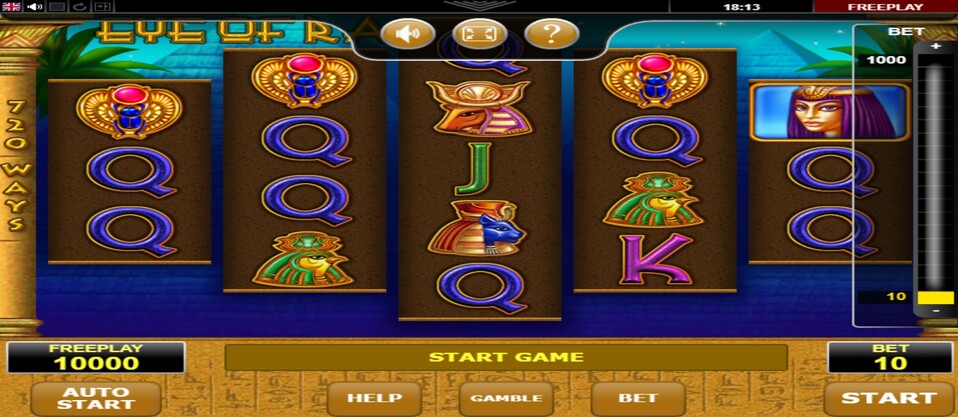Image resolution: width=958 pixels, height=417 pixels.
Task: Open info via the question mark button
Action: (552, 35)
